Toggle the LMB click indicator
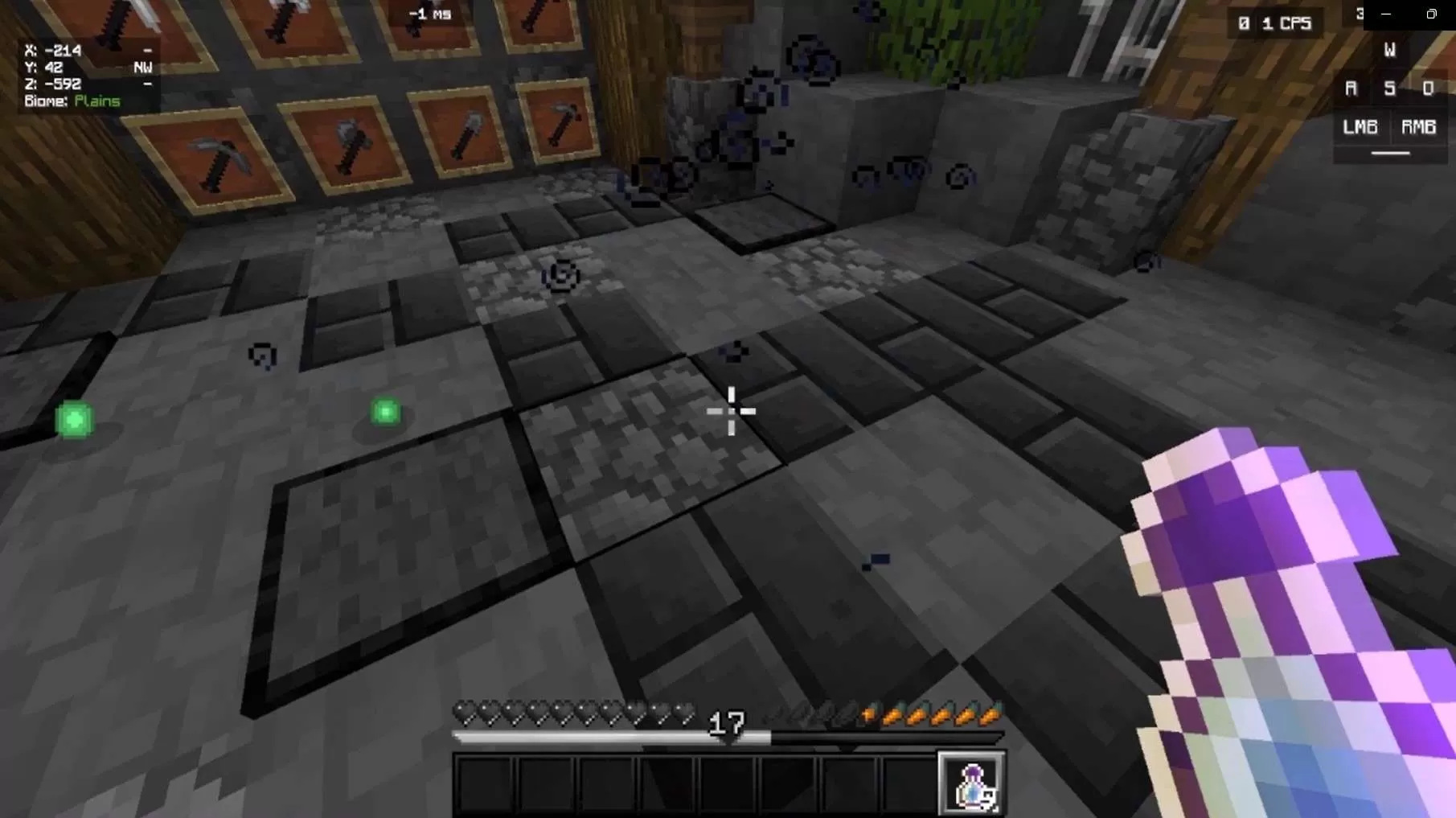Viewport: 1456px width, 818px height. (1360, 126)
